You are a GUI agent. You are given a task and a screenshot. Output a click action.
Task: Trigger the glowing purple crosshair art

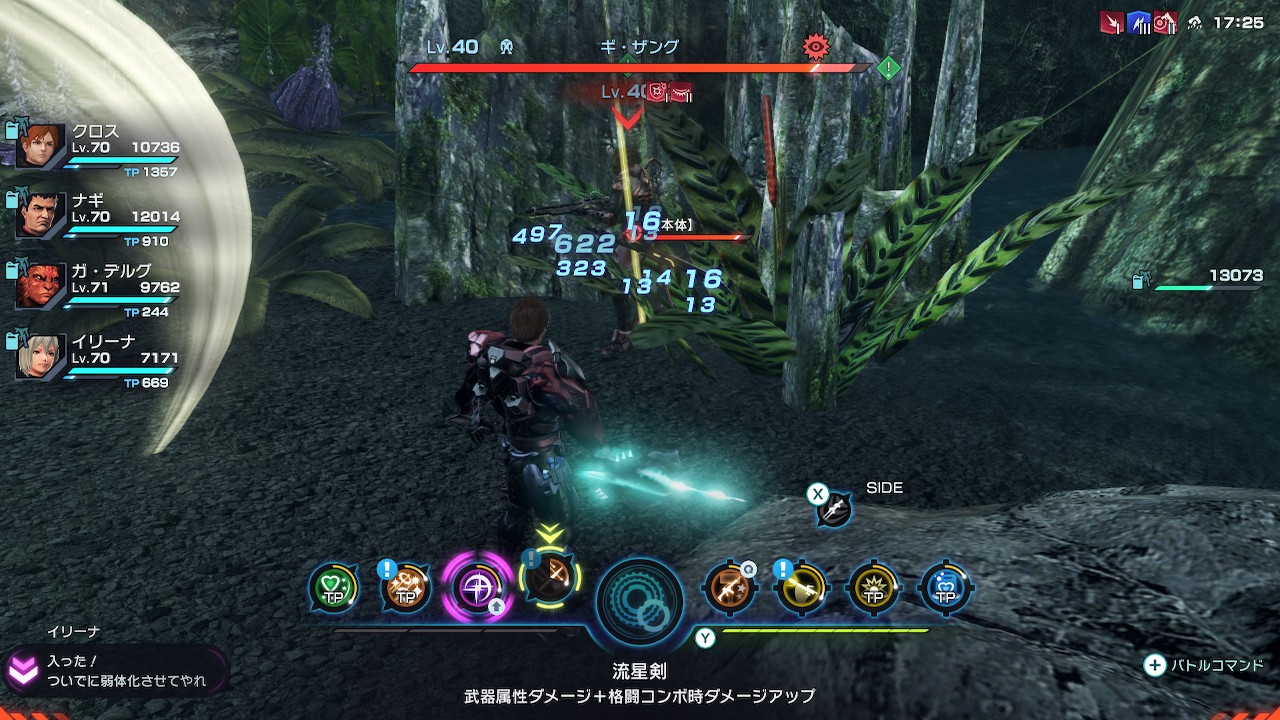pos(478,586)
